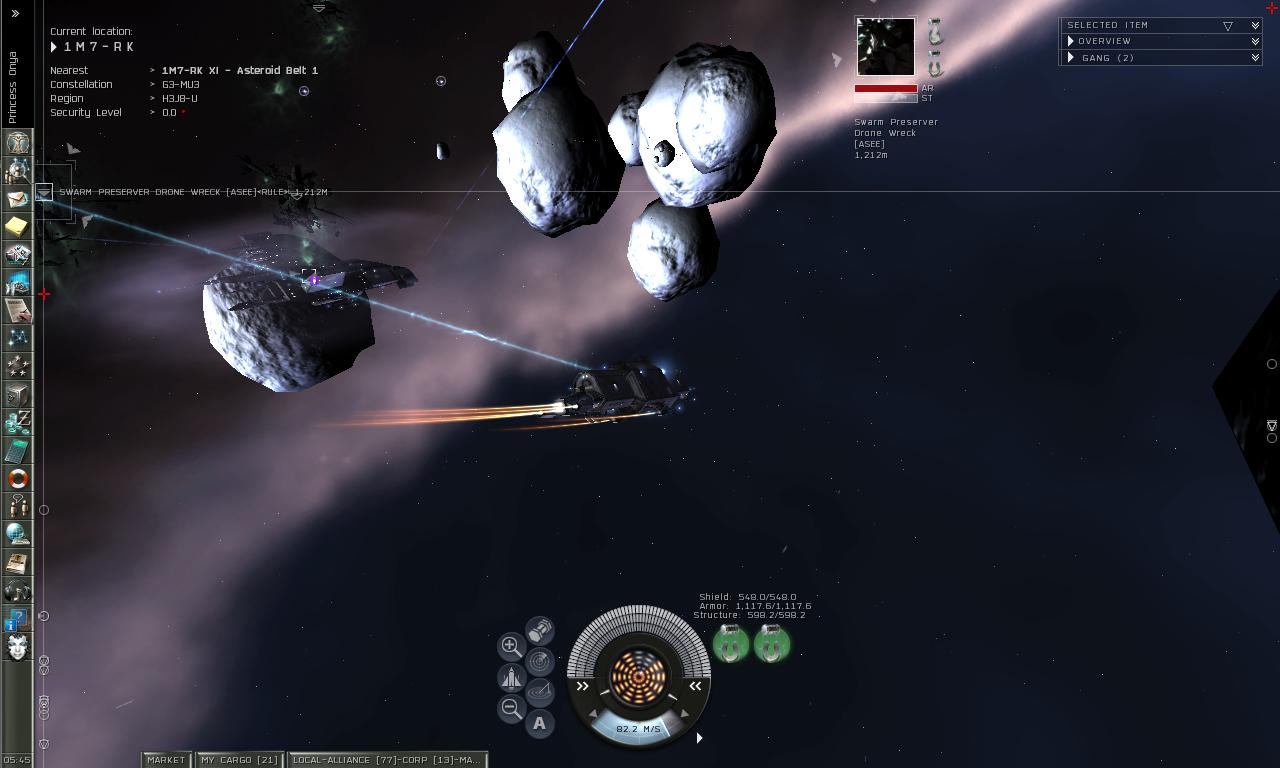Activate the second green tractor beam module
This screenshot has height=768, width=1280.
click(772, 645)
